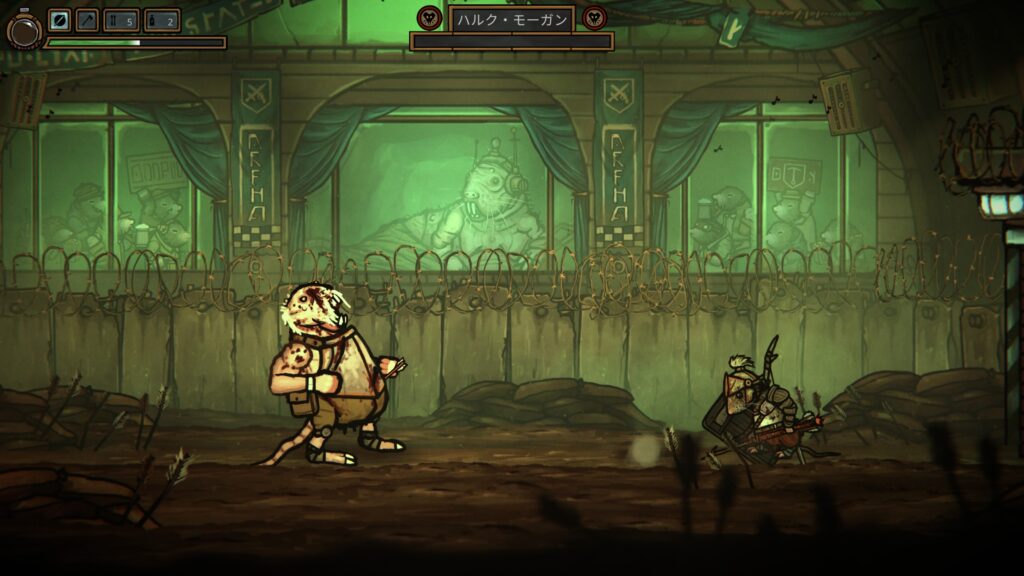The image size is (1024, 576).
Task: Click the boss nameplate ハルク・モーガン
Action: coord(511,18)
